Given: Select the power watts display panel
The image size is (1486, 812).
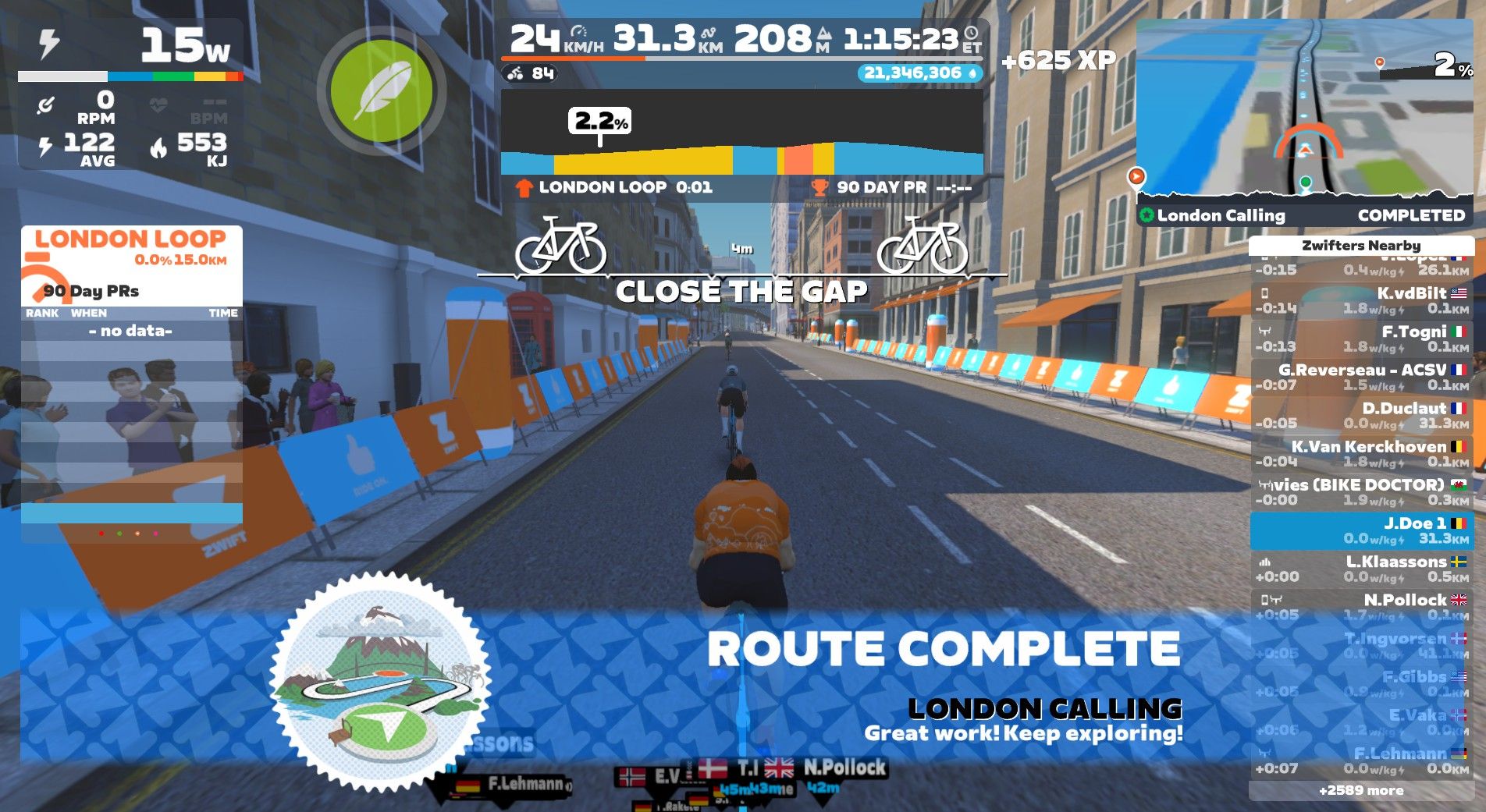Looking at the screenshot, I should [130, 51].
